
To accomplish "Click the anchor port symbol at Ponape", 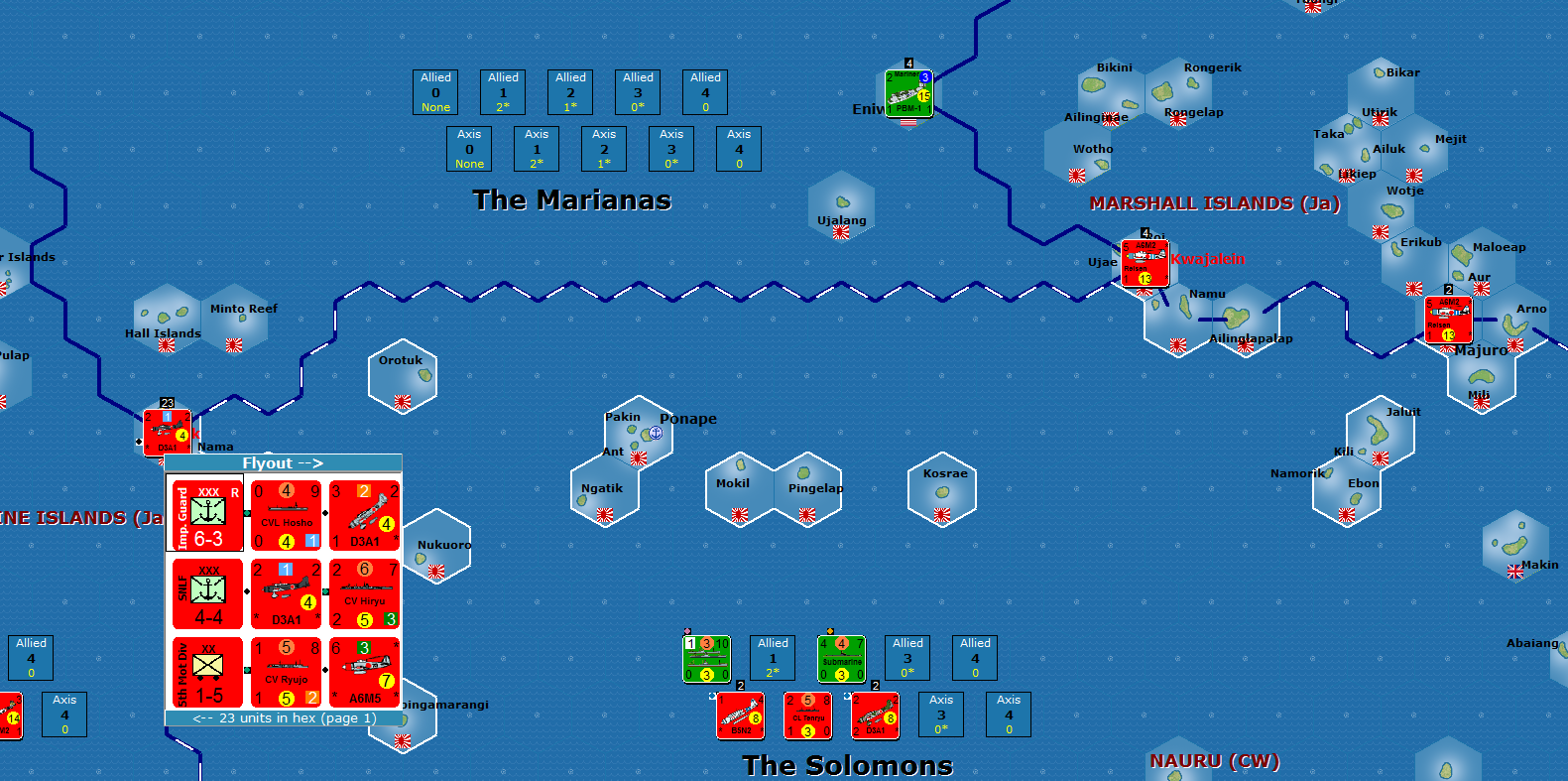I will tap(655, 434).
